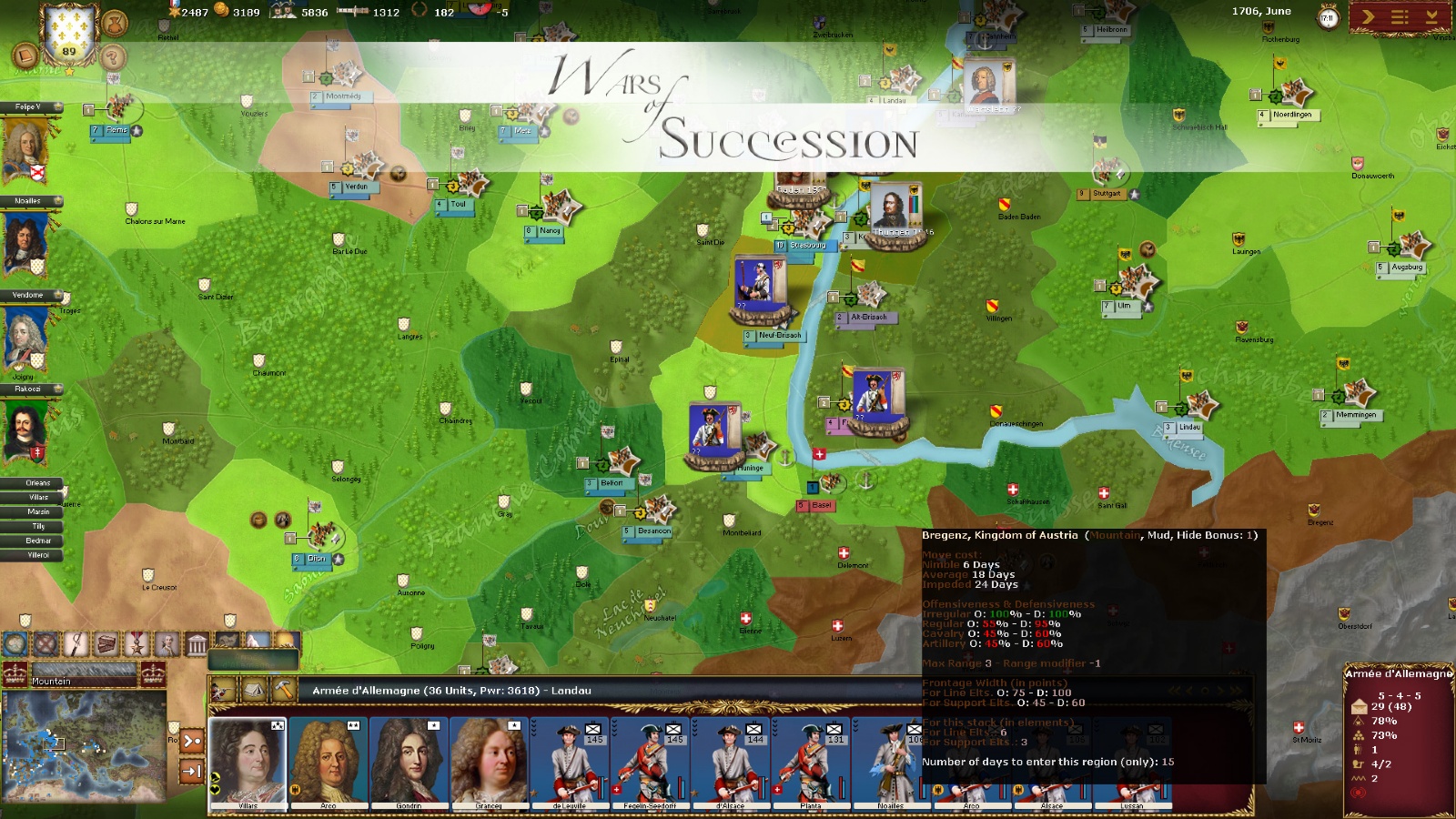The image size is (1456, 819).
Task: Open the ledger book icon
Action: point(25,56)
